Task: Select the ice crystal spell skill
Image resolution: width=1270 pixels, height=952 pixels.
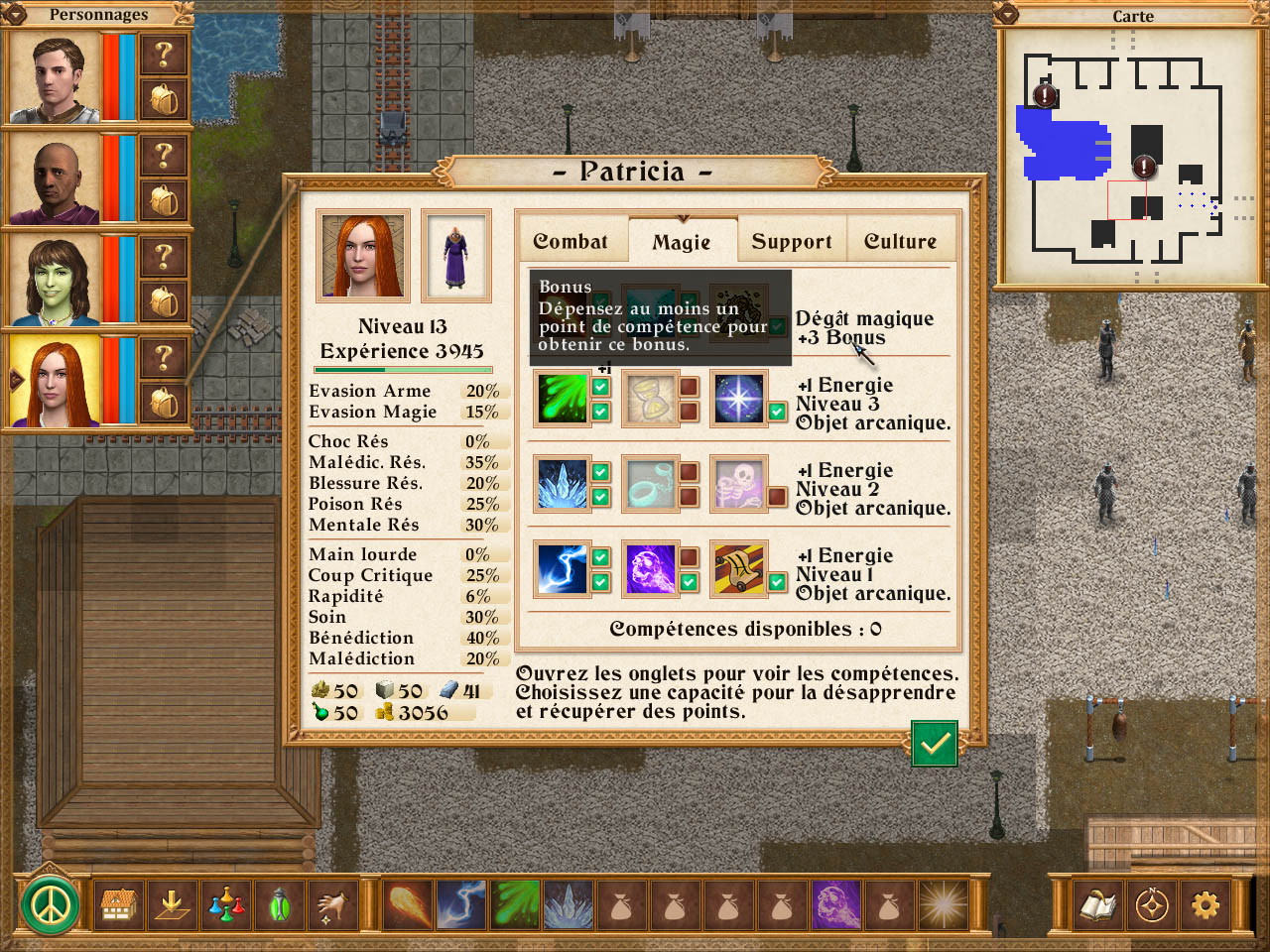Action: [x=562, y=484]
